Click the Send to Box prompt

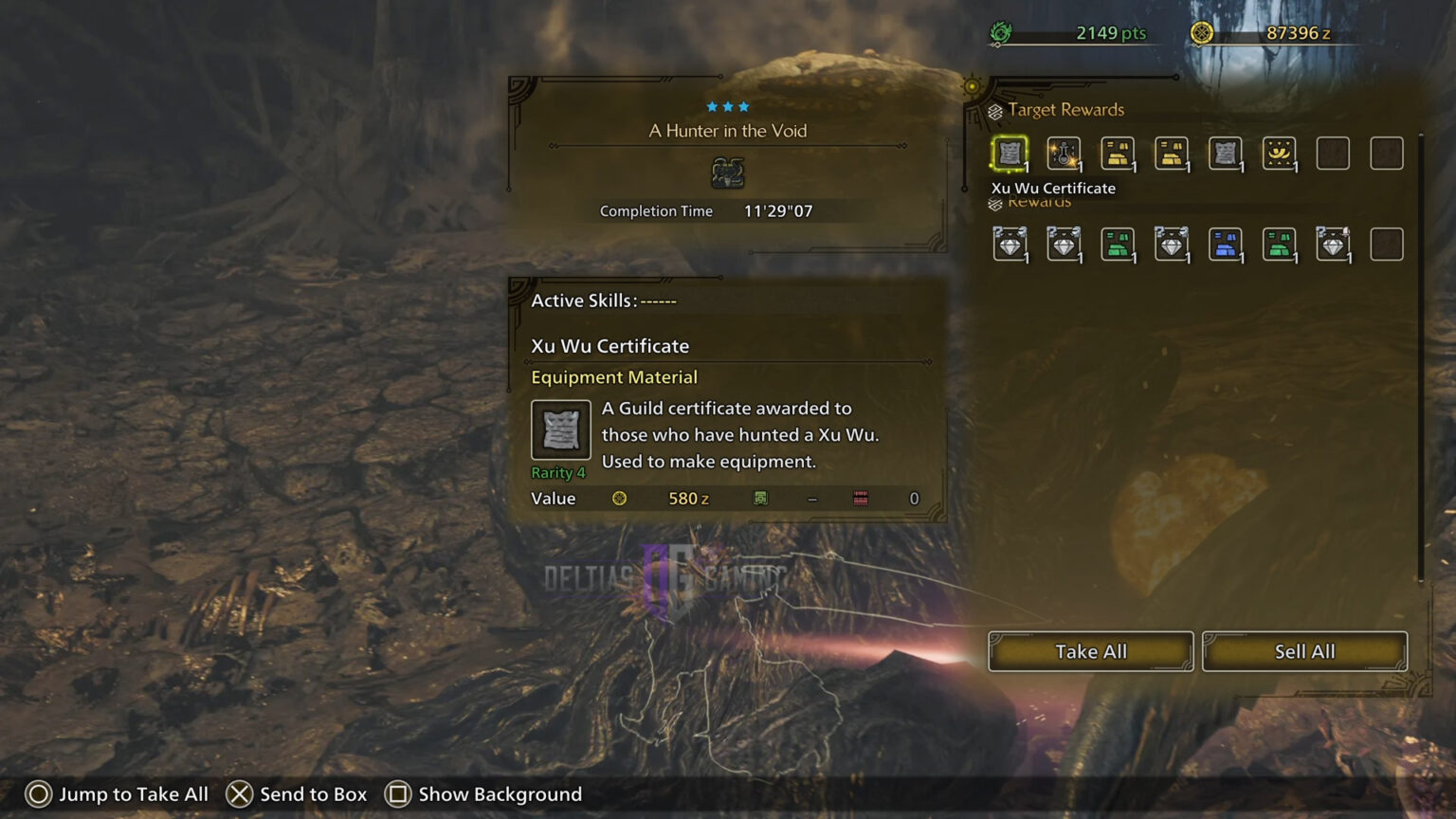click(297, 794)
